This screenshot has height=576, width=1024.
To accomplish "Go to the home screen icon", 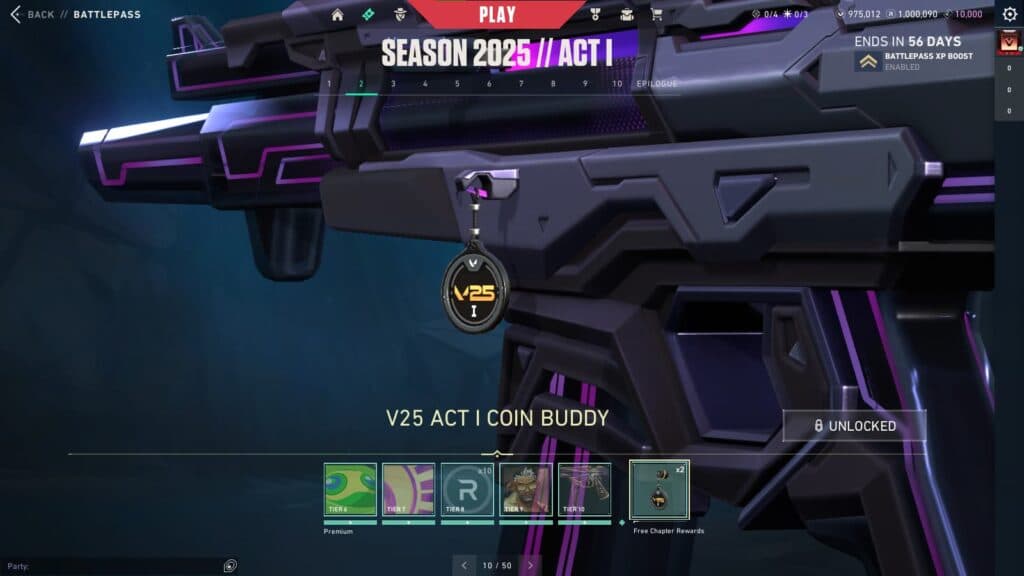I will 338,15.
